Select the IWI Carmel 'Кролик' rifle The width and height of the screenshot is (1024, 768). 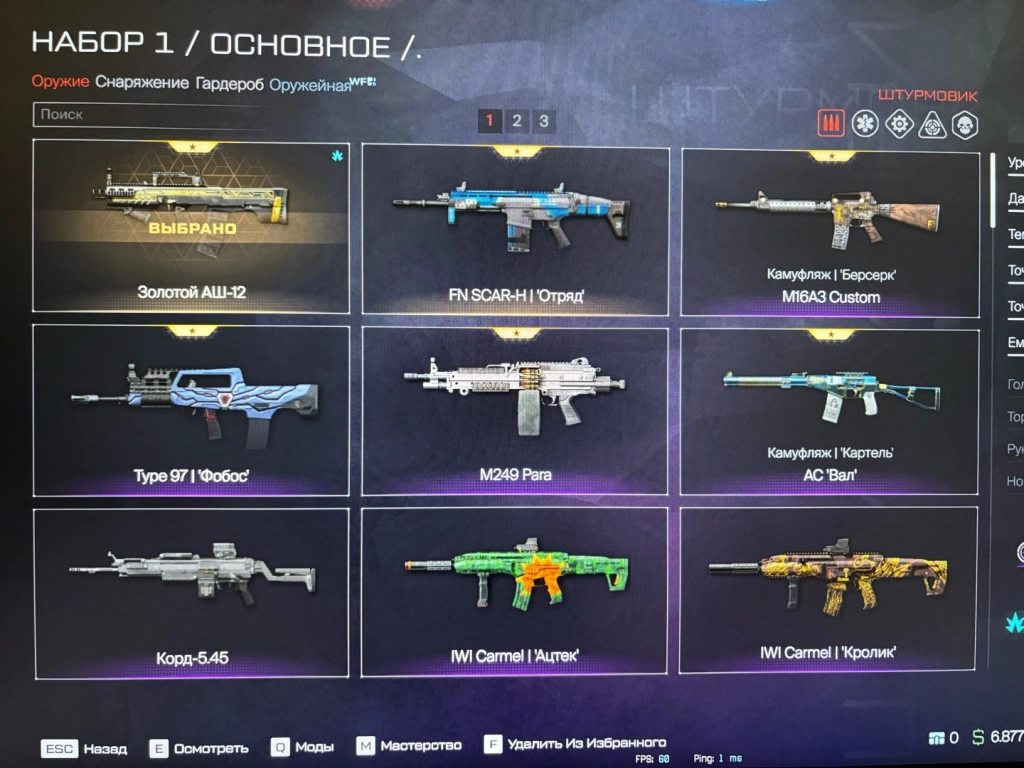tap(828, 589)
